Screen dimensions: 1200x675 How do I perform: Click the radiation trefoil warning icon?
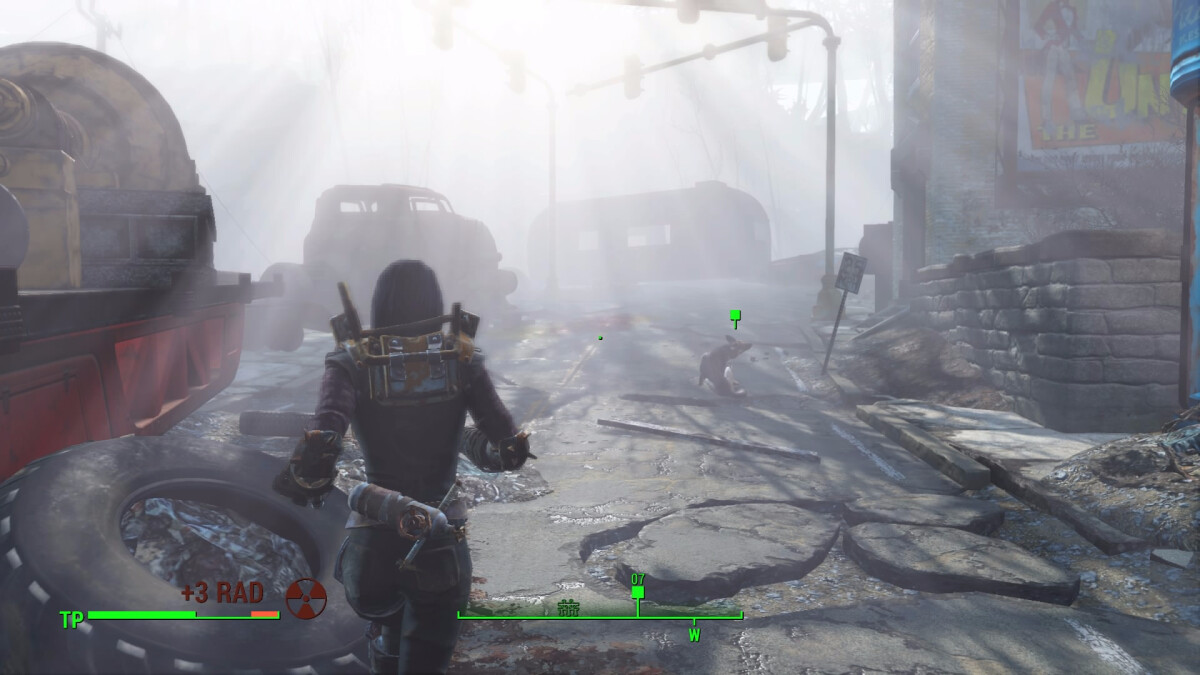[x=306, y=598]
